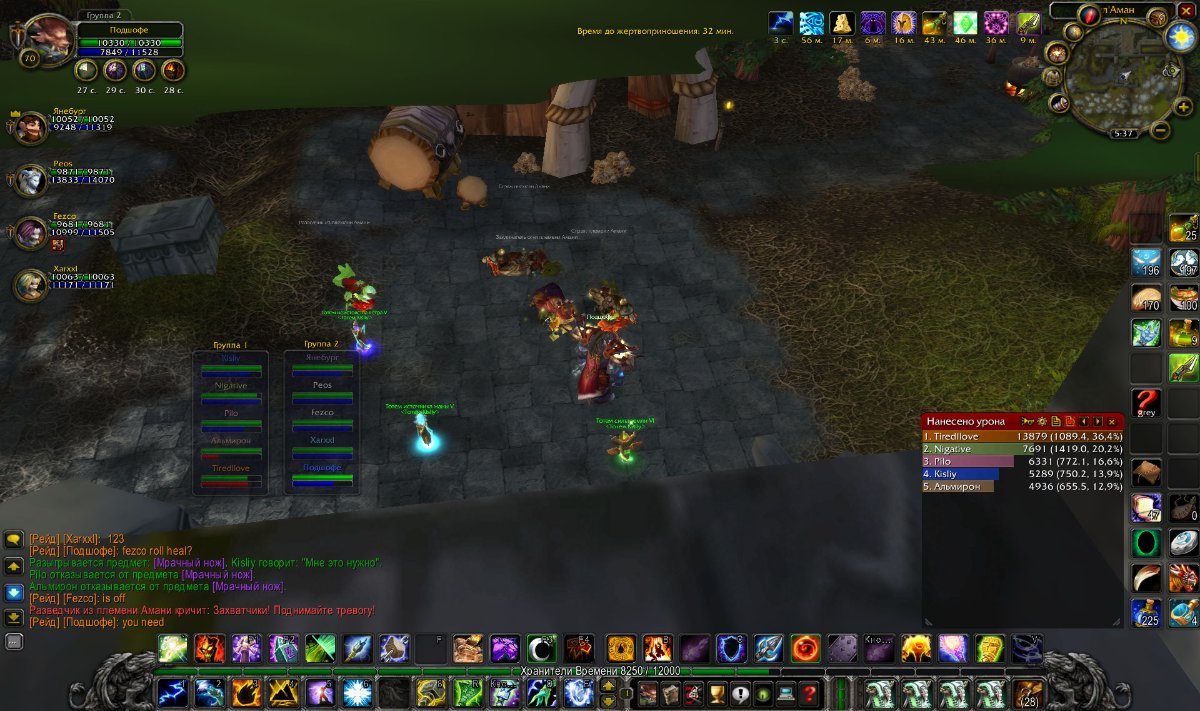Screen dimensions: 1200x711
Task: Target party member Xarxxl's portrait
Action: [x=30, y=285]
